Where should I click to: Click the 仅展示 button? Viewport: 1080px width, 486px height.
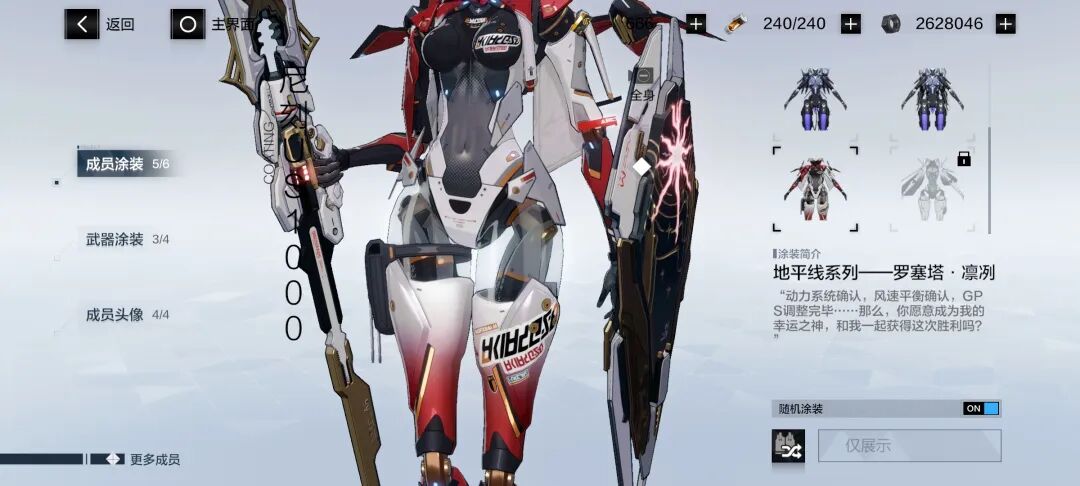click(909, 446)
